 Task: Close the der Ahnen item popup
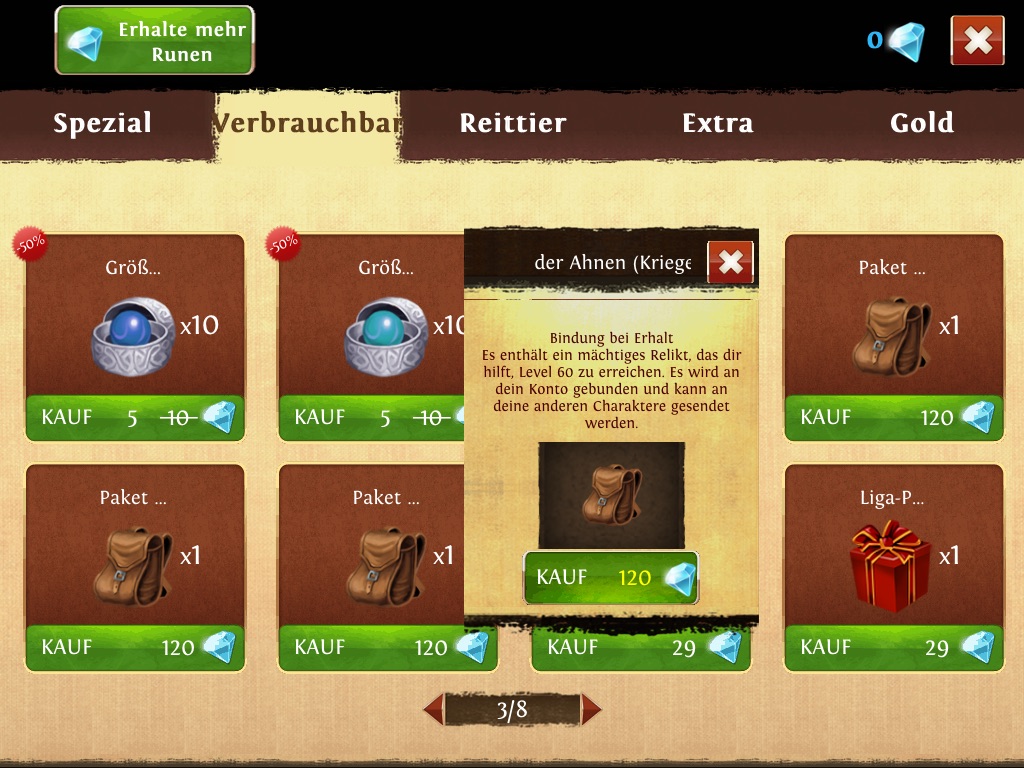pos(731,262)
